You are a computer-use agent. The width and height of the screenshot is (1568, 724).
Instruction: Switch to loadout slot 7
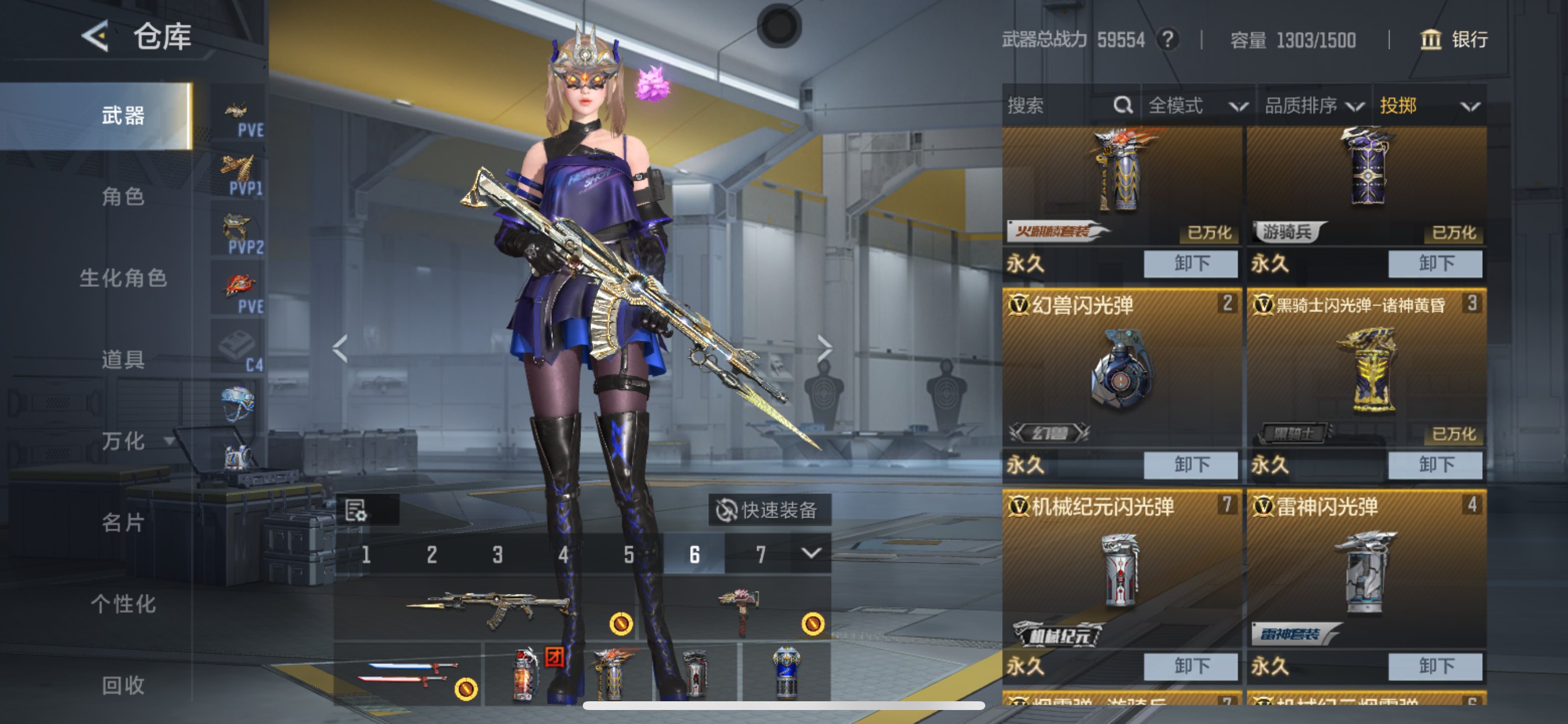point(760,554)
